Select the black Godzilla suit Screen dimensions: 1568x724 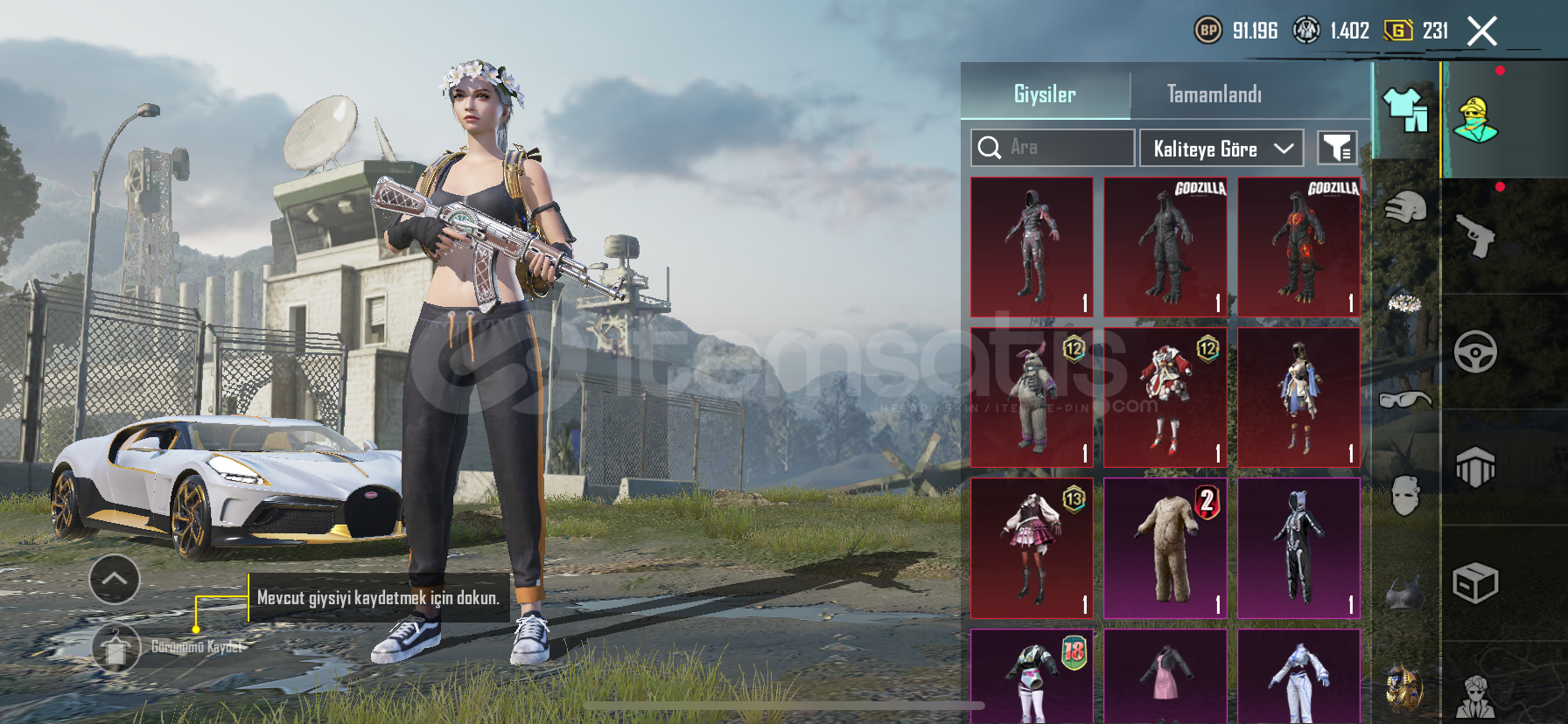(1165, 247)
